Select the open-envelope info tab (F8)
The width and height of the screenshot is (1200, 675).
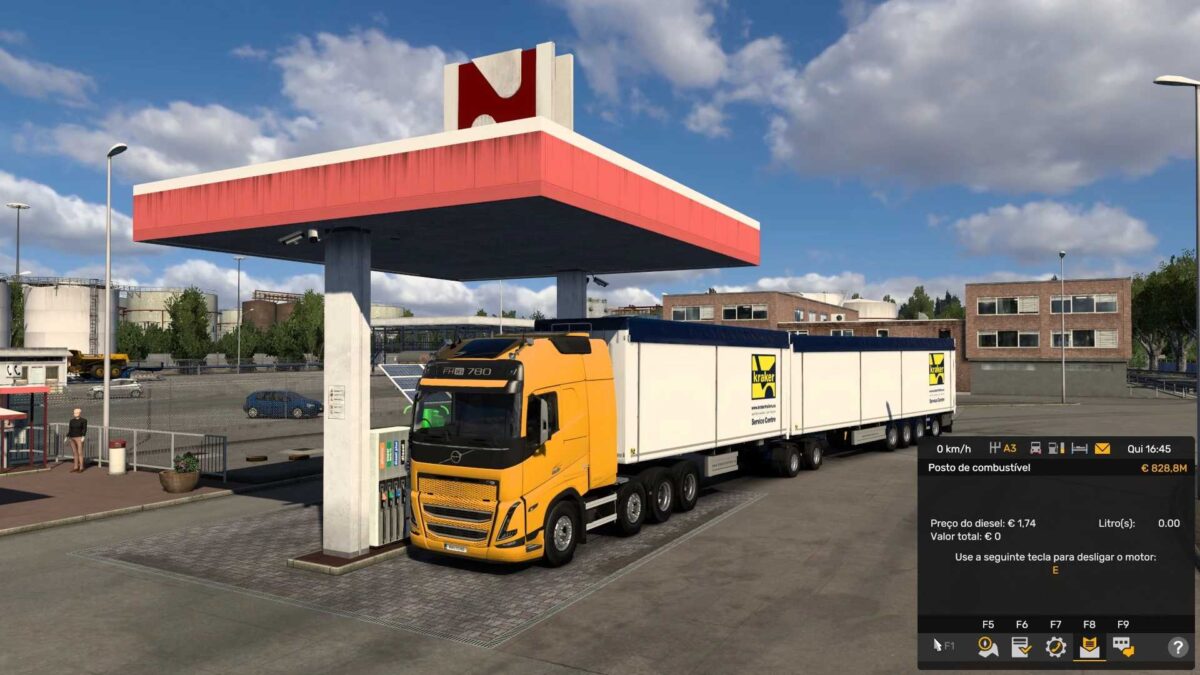click(x=1089, y=647)
